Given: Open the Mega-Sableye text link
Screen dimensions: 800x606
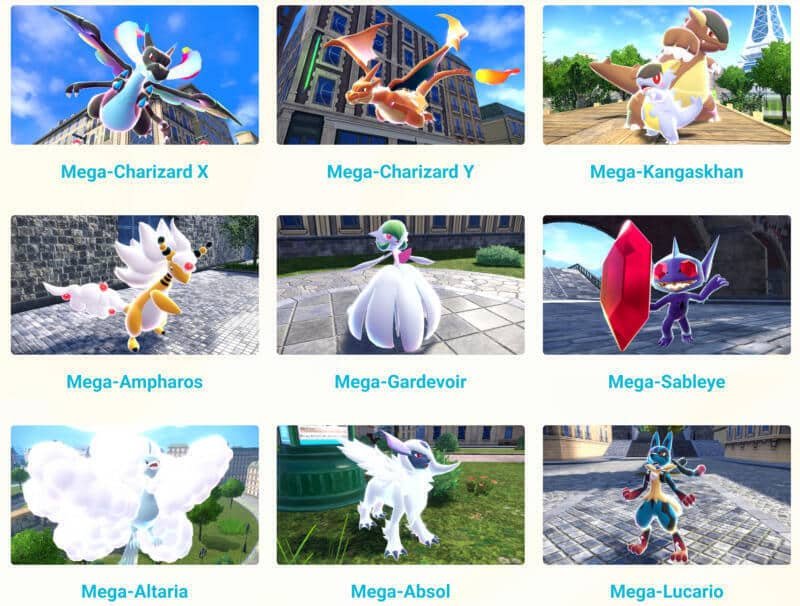Looking at the screenshot, I should (666, 382).
